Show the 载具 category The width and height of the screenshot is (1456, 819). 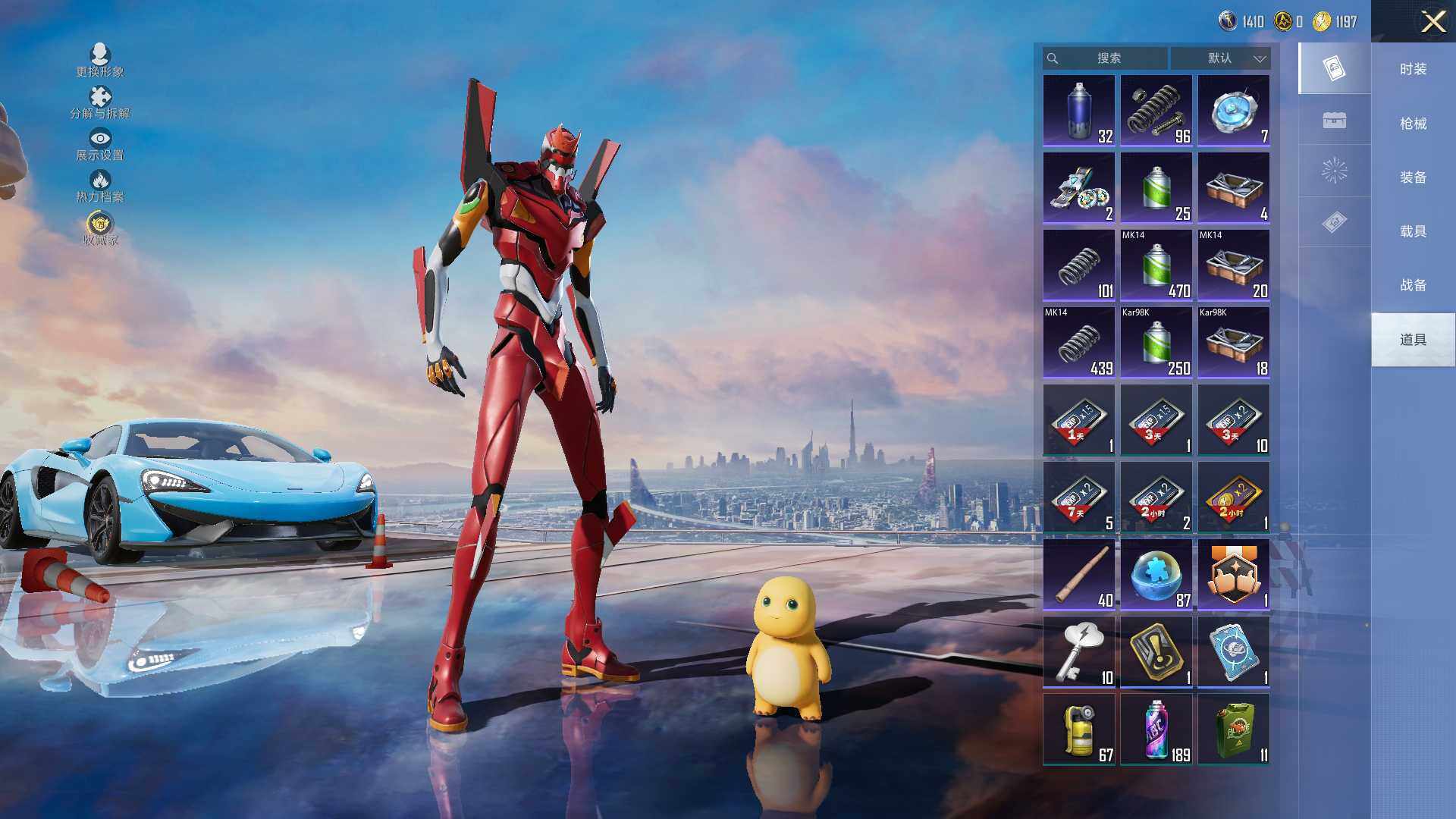(1413, 231)
